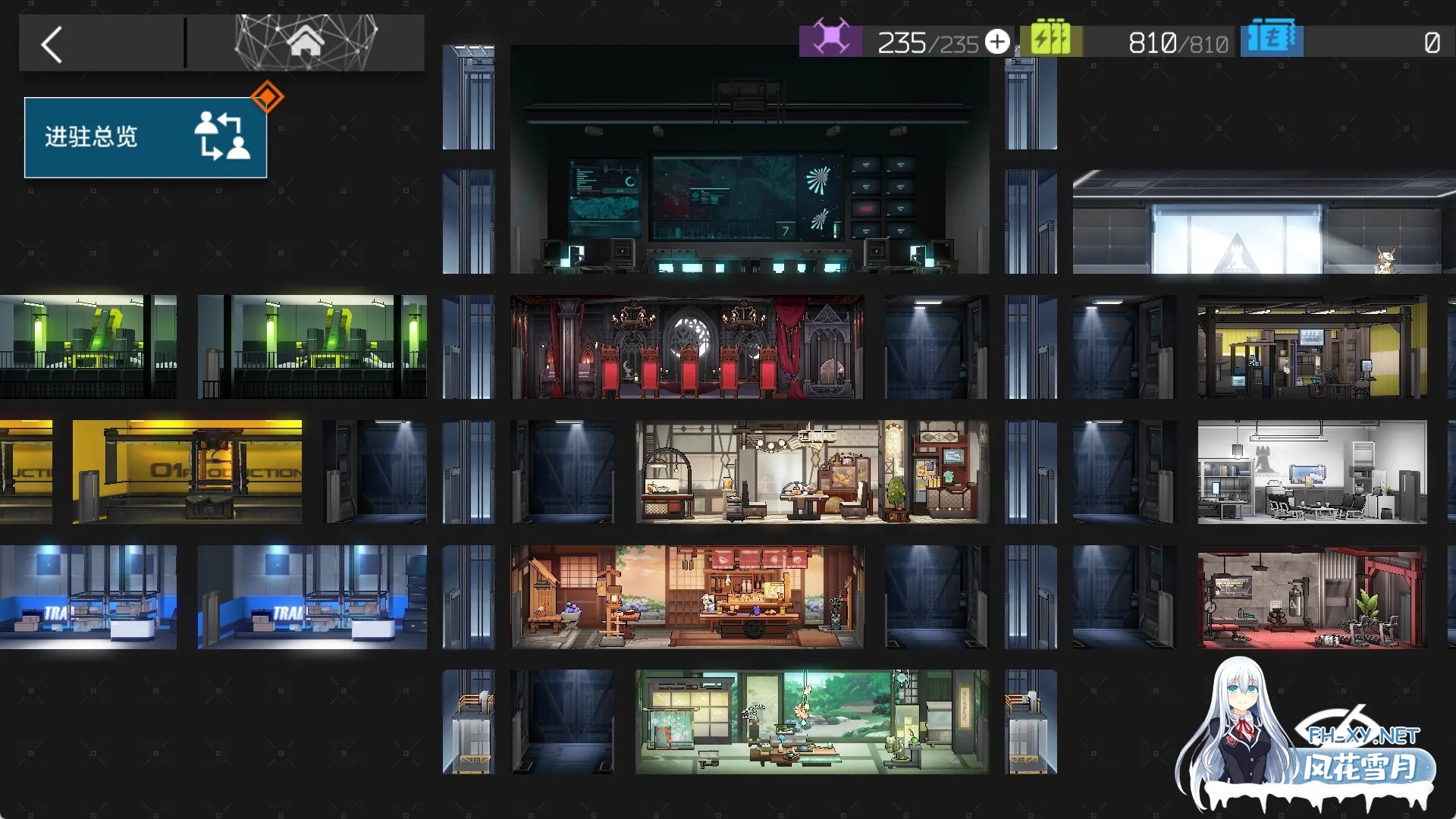Open the 进驻总览 assignment overview
Image resolution: width=1456 pixels, height=819 pixels.
146,137
